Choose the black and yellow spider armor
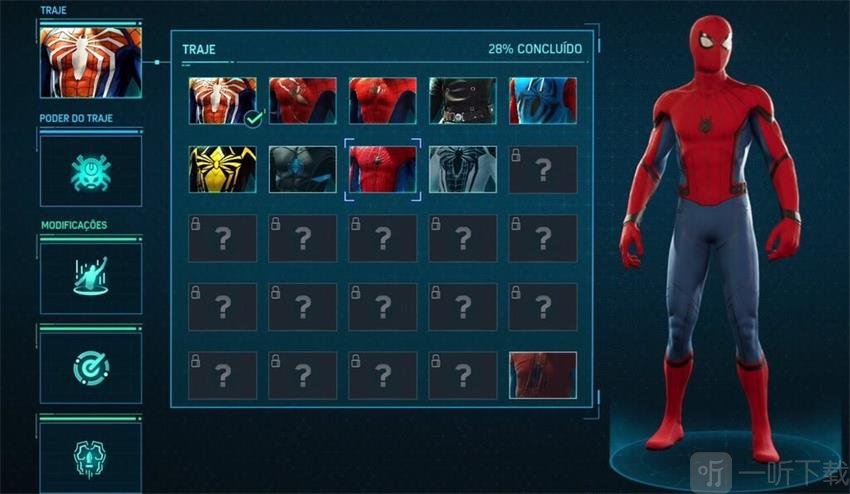850x494 pixels. click(222, 169)
